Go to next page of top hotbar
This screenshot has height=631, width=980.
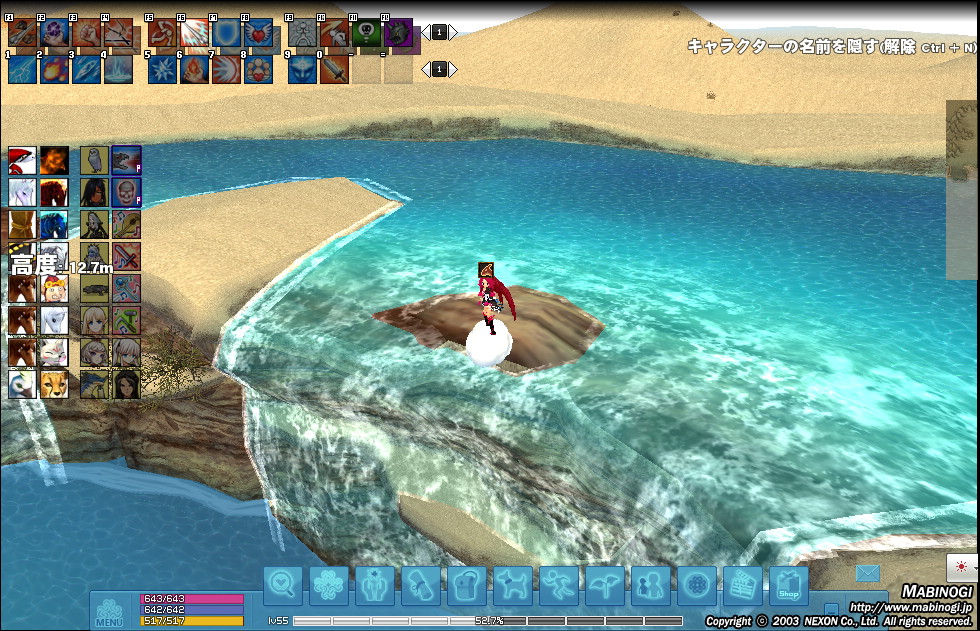pos(453,32)
